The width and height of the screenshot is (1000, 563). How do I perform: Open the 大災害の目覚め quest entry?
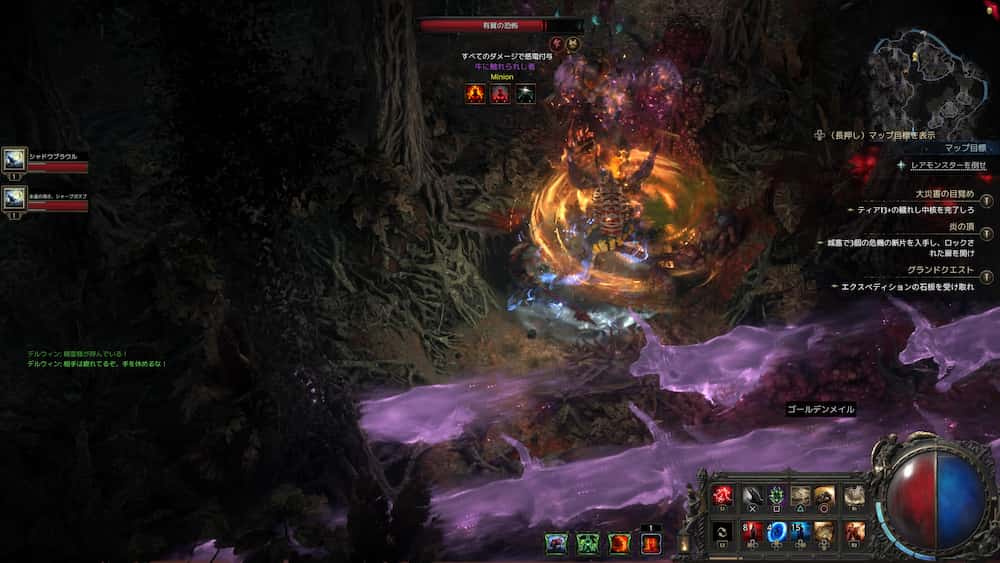click(943, 194)
